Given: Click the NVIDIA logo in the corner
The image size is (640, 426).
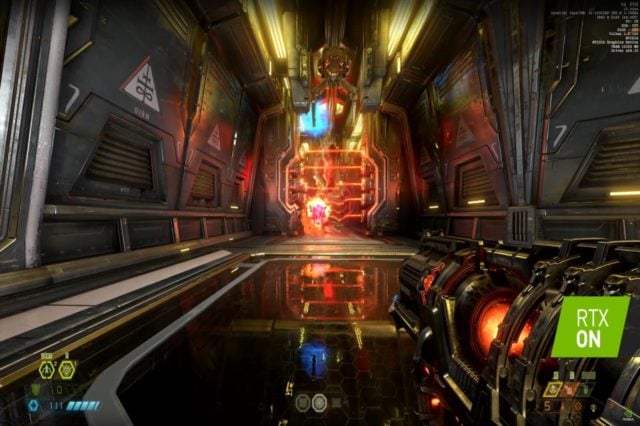Looking at the screenshot, I should click(627, 414).
